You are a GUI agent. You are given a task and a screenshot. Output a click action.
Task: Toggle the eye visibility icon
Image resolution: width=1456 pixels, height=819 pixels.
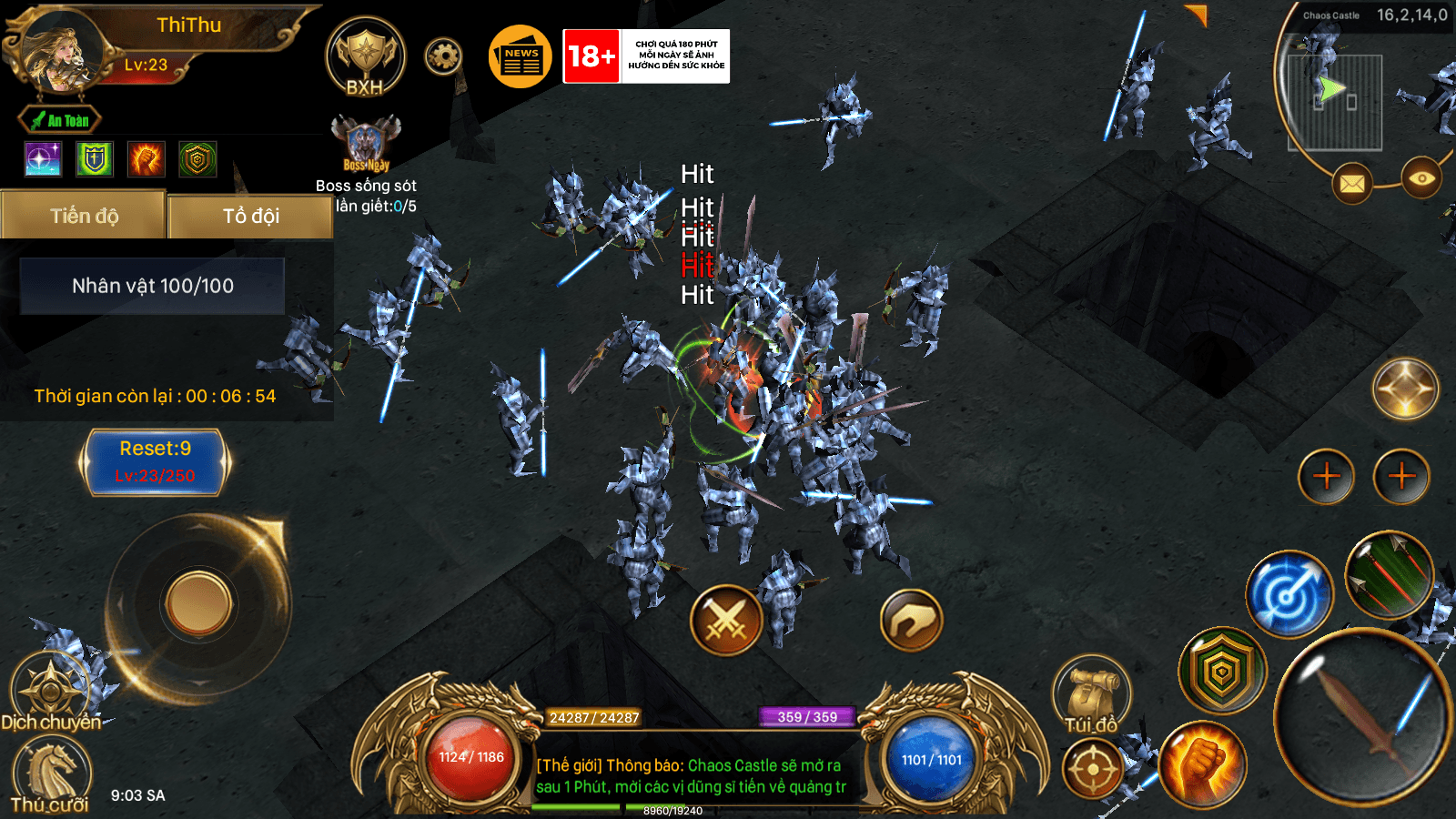click(x=1421, y=178)
